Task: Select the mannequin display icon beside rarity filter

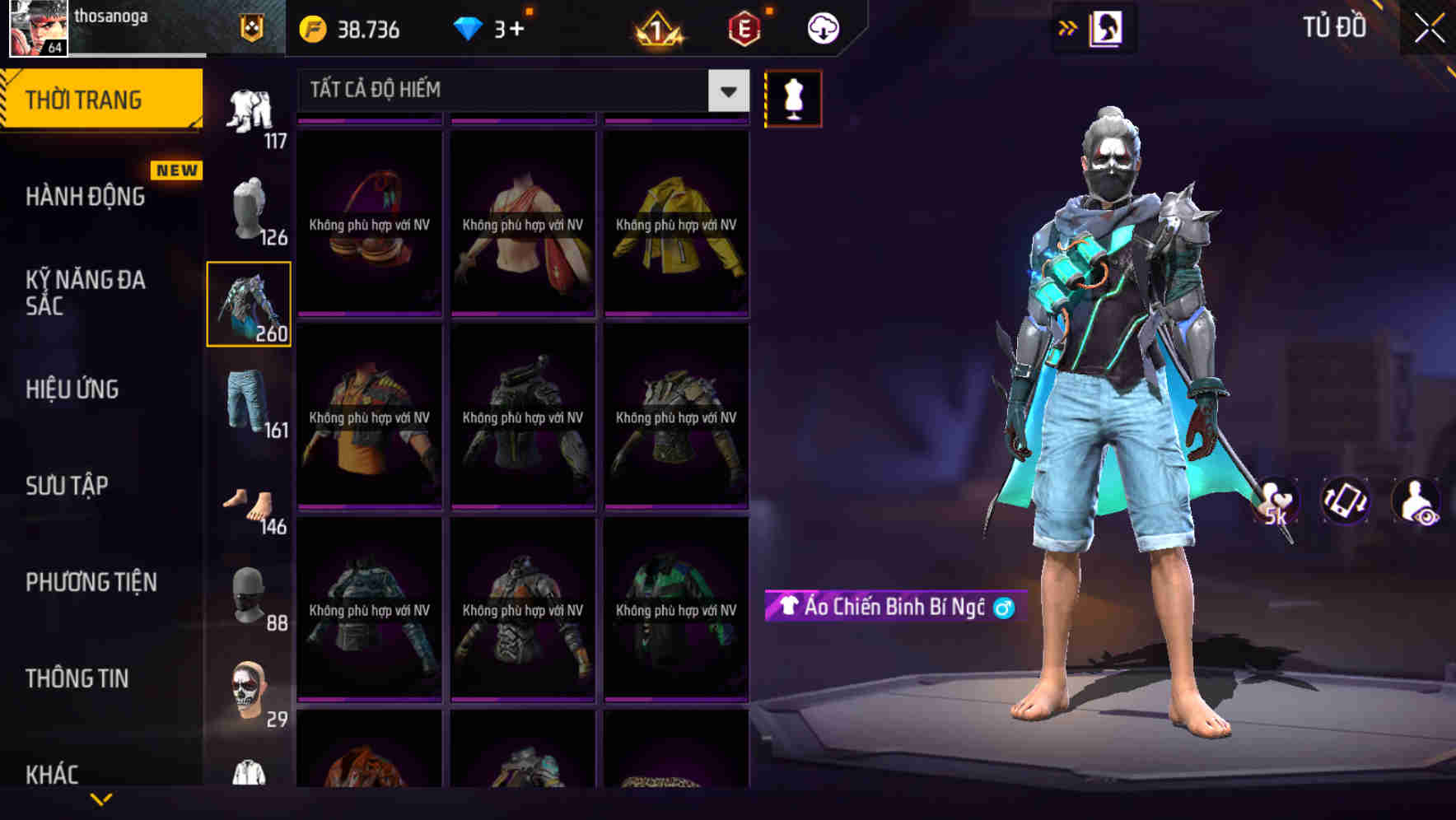Action: pos(793,98)
